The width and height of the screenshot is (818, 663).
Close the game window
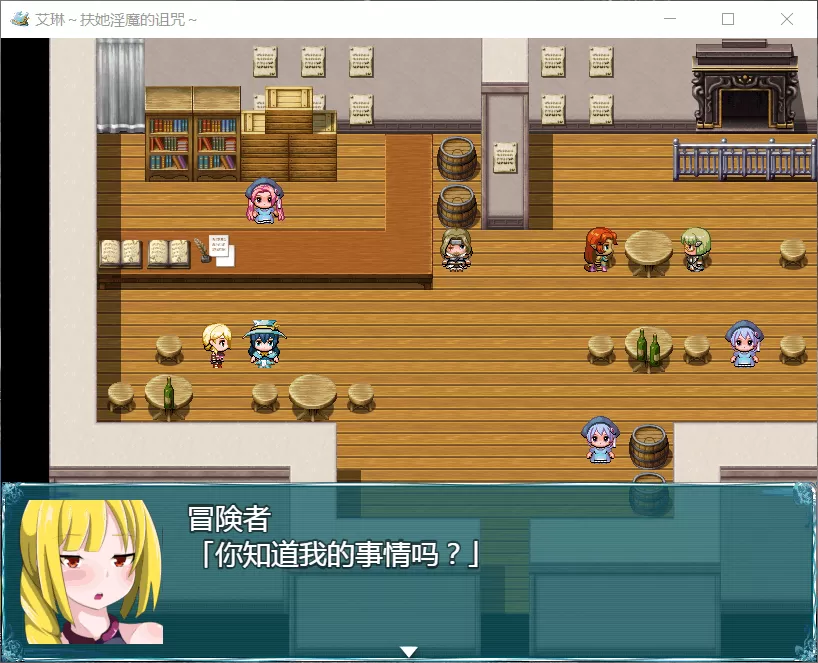786,19
